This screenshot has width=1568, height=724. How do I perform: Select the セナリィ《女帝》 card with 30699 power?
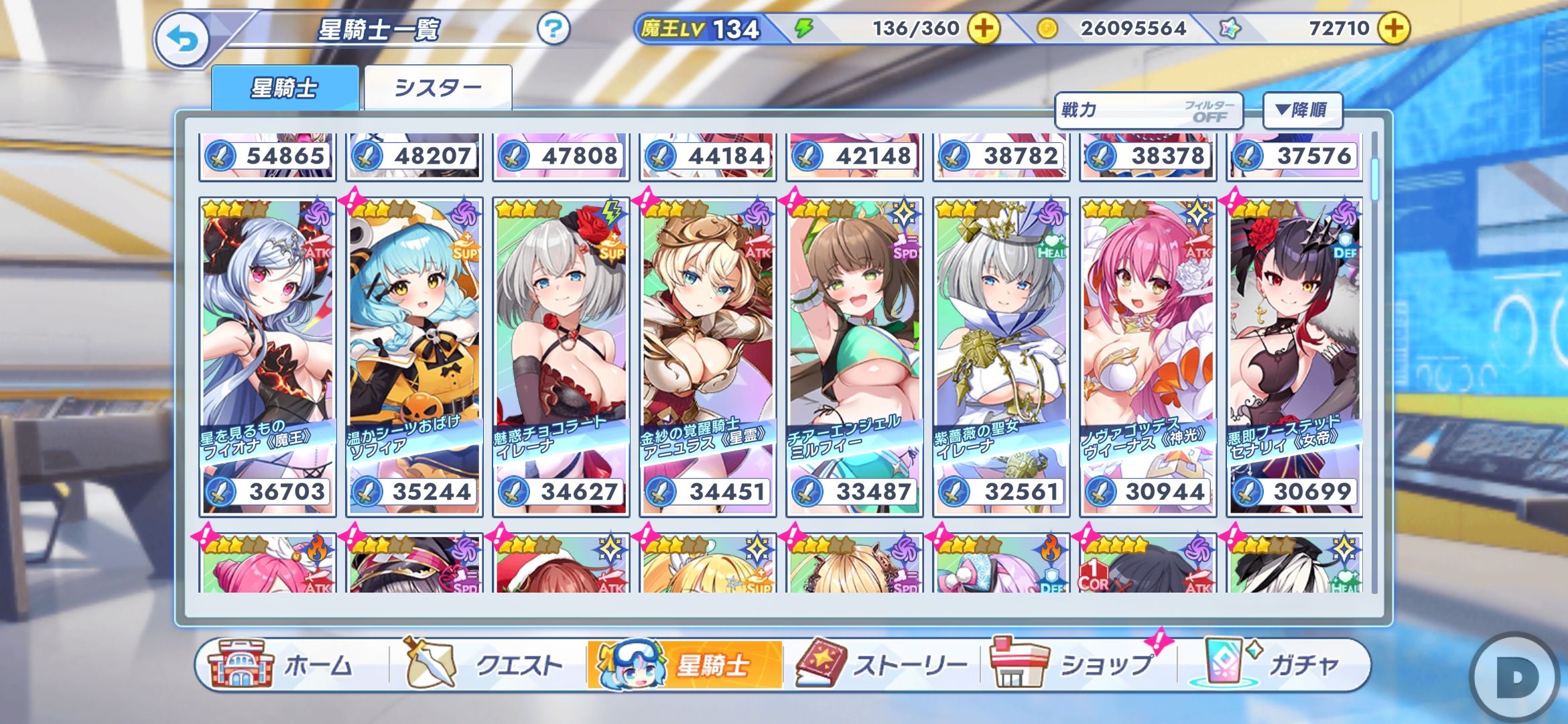(1295, 357)
